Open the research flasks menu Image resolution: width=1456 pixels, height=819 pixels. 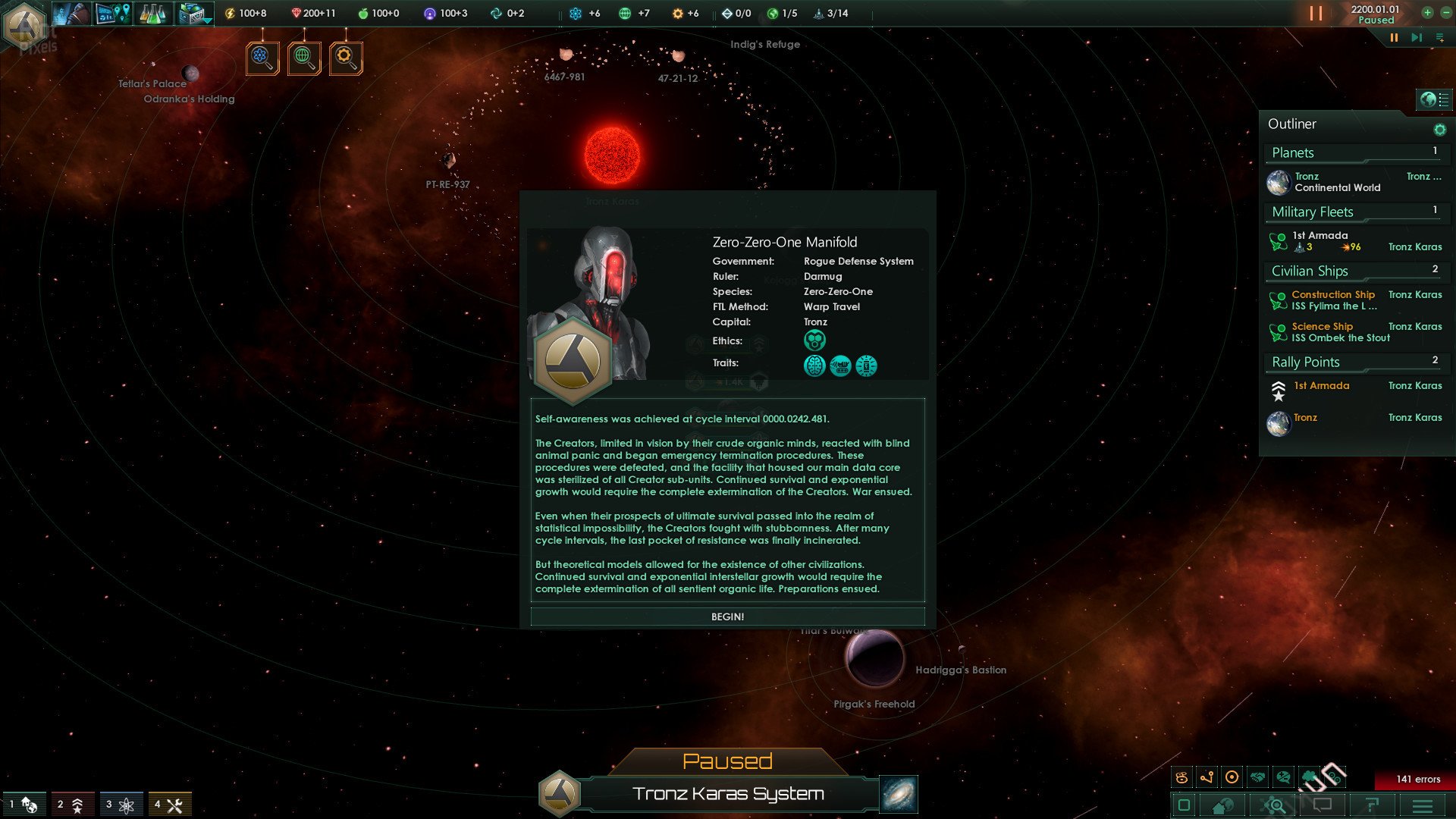pos(152,14)
